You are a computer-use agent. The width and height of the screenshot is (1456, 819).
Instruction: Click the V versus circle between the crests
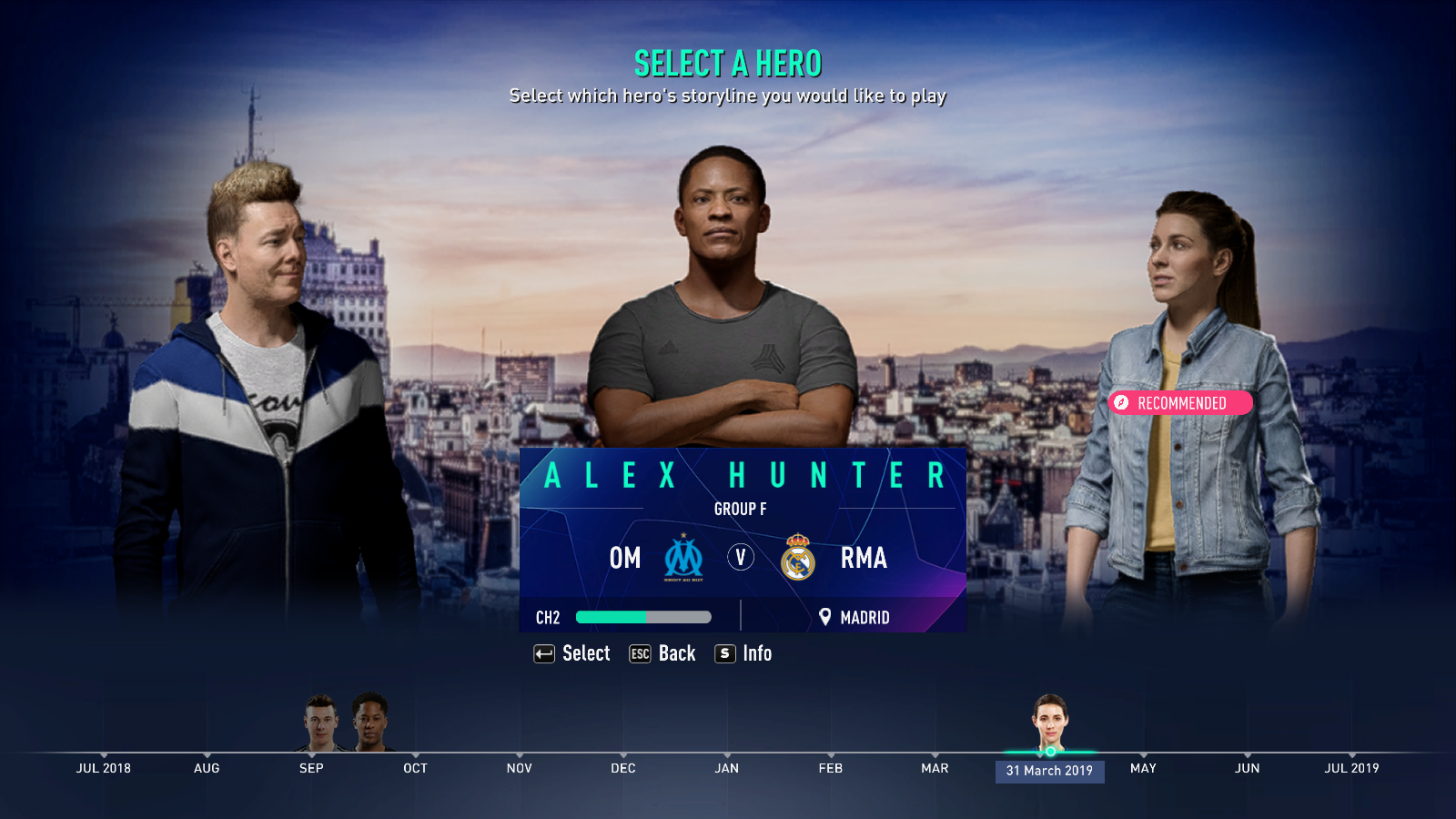point(741,558)
